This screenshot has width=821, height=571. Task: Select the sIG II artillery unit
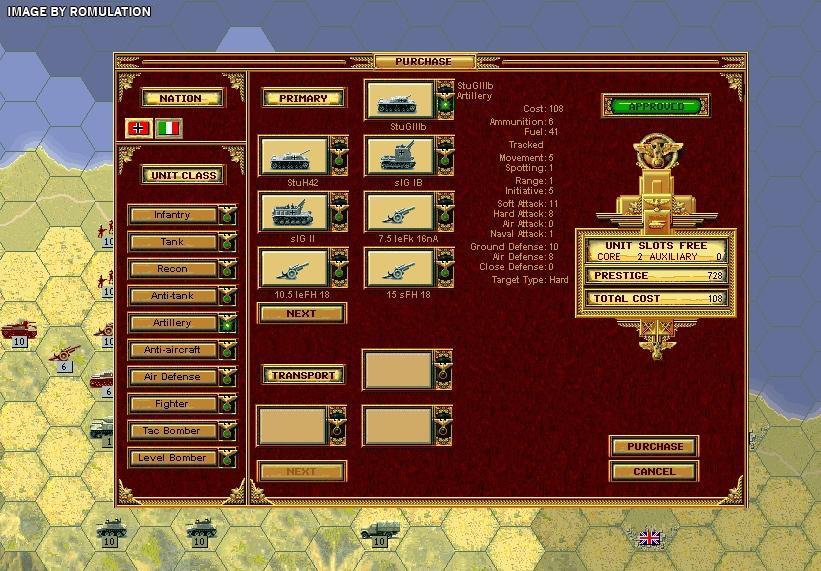[293, 212]
